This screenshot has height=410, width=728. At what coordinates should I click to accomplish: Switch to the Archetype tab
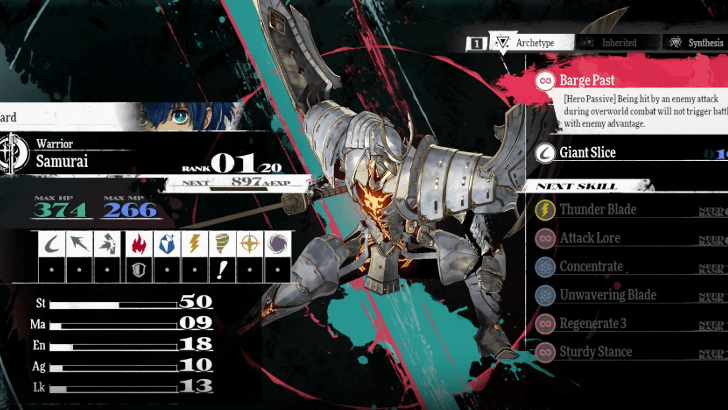tap(538, 43)
